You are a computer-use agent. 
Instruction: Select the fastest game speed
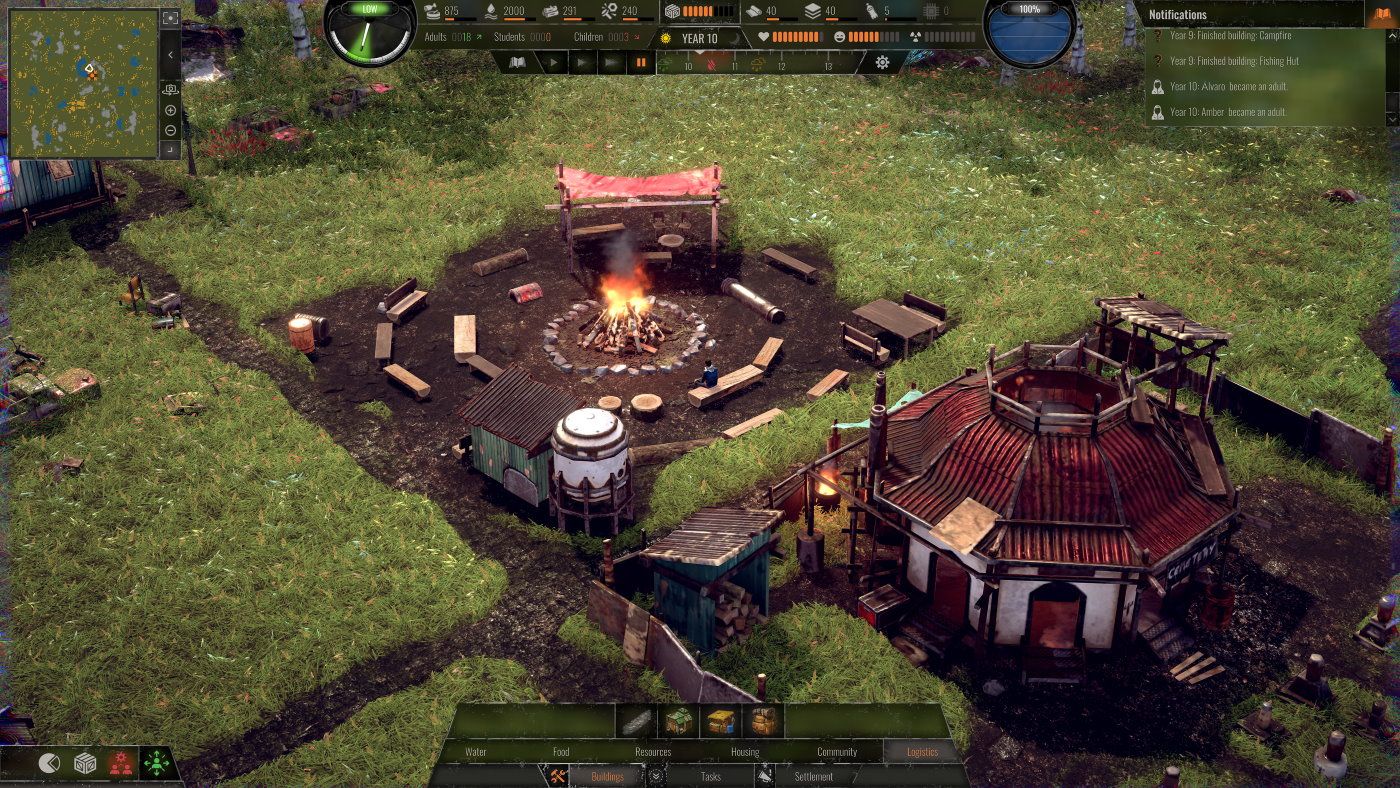(x=611, y=61)
